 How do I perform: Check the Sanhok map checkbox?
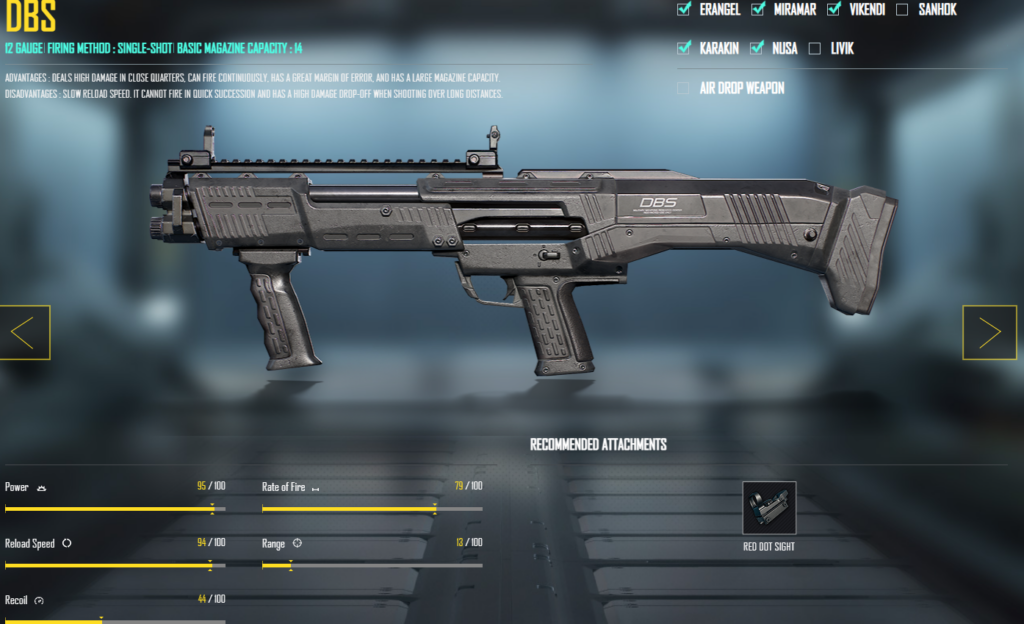pyautogui.click(x=902, y=10)
